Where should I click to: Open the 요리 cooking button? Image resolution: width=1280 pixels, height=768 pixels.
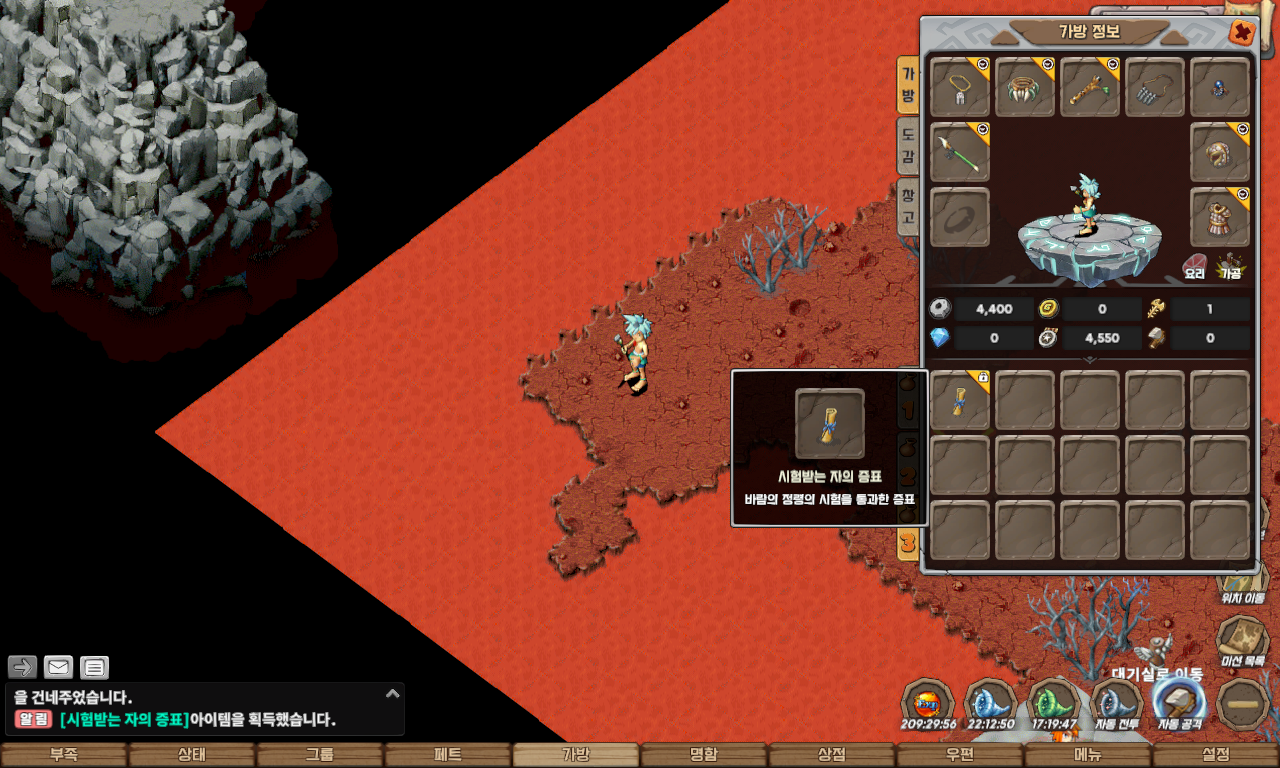pyautogui.click(x=1196, y=265)
